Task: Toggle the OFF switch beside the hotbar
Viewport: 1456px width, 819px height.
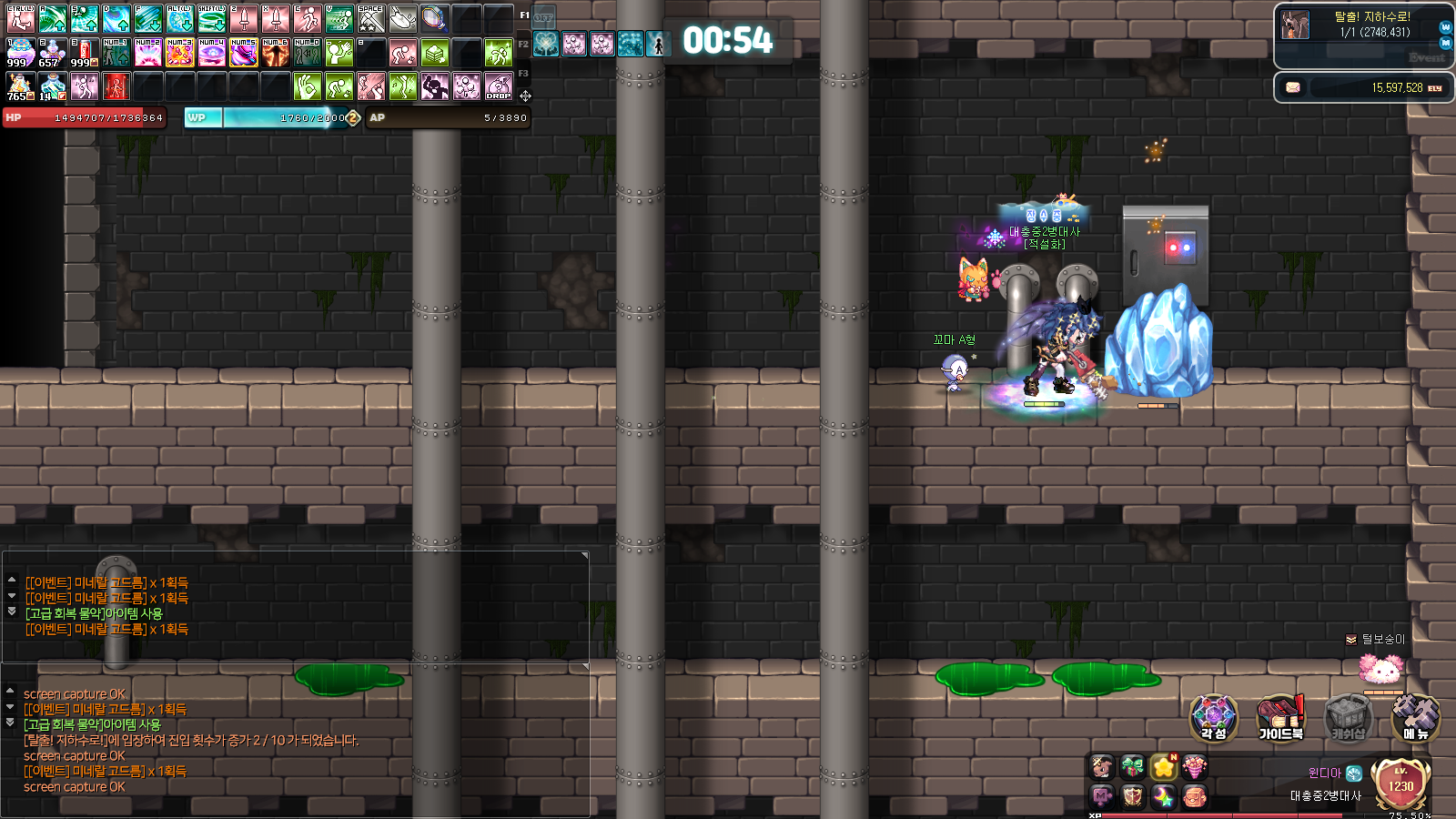Action: point(543,17)
